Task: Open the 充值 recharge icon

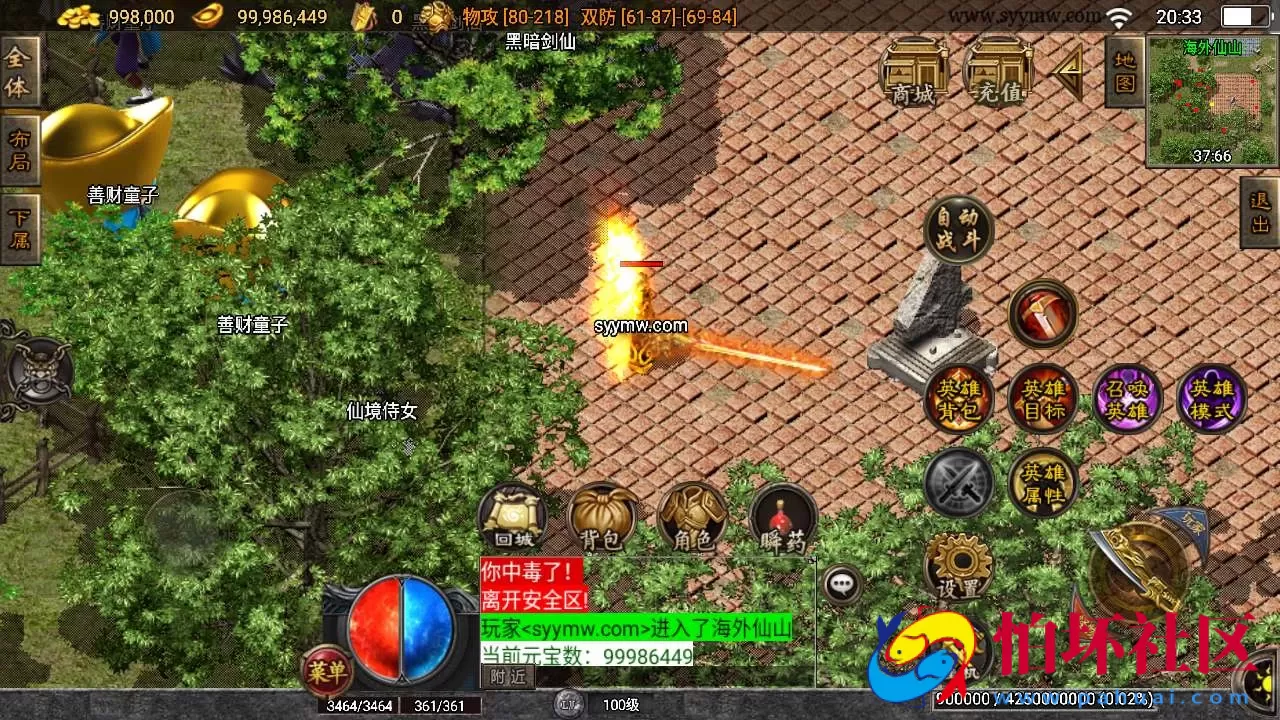Action: 995,78
